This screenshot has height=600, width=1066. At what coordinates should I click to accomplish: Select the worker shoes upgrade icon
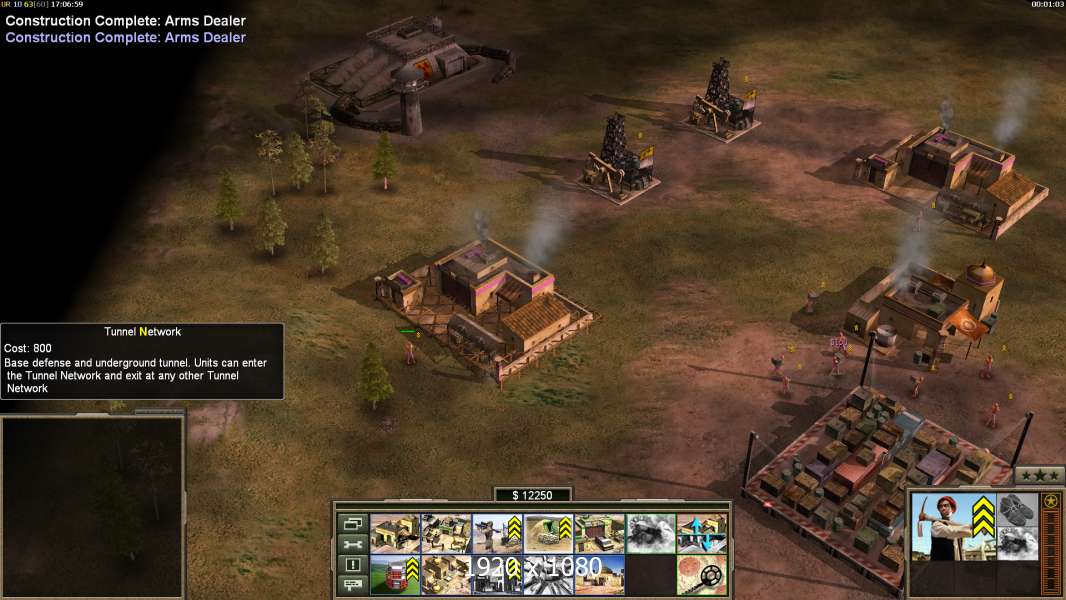point(1017,509)
